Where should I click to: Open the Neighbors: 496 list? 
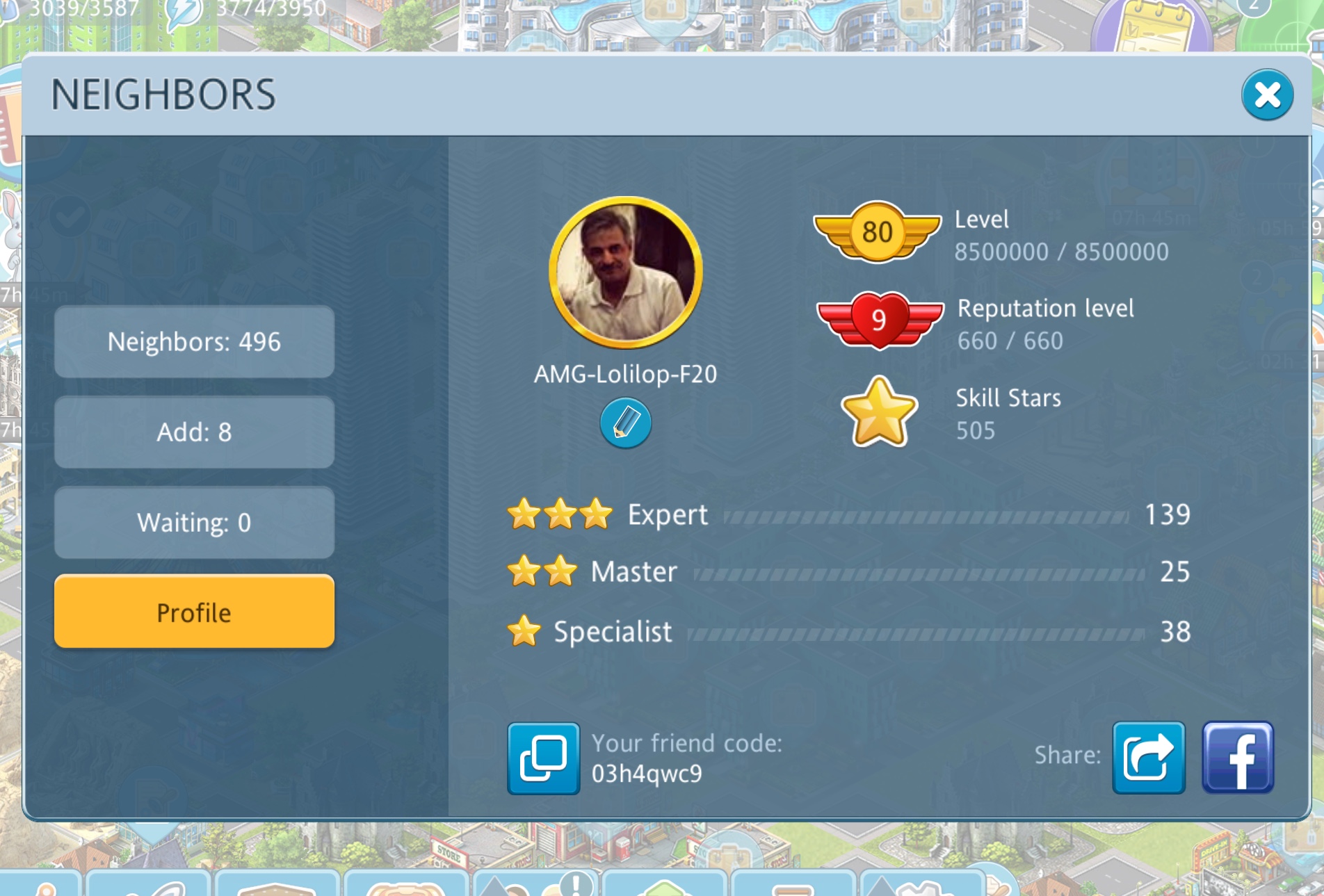coord(194,342)
